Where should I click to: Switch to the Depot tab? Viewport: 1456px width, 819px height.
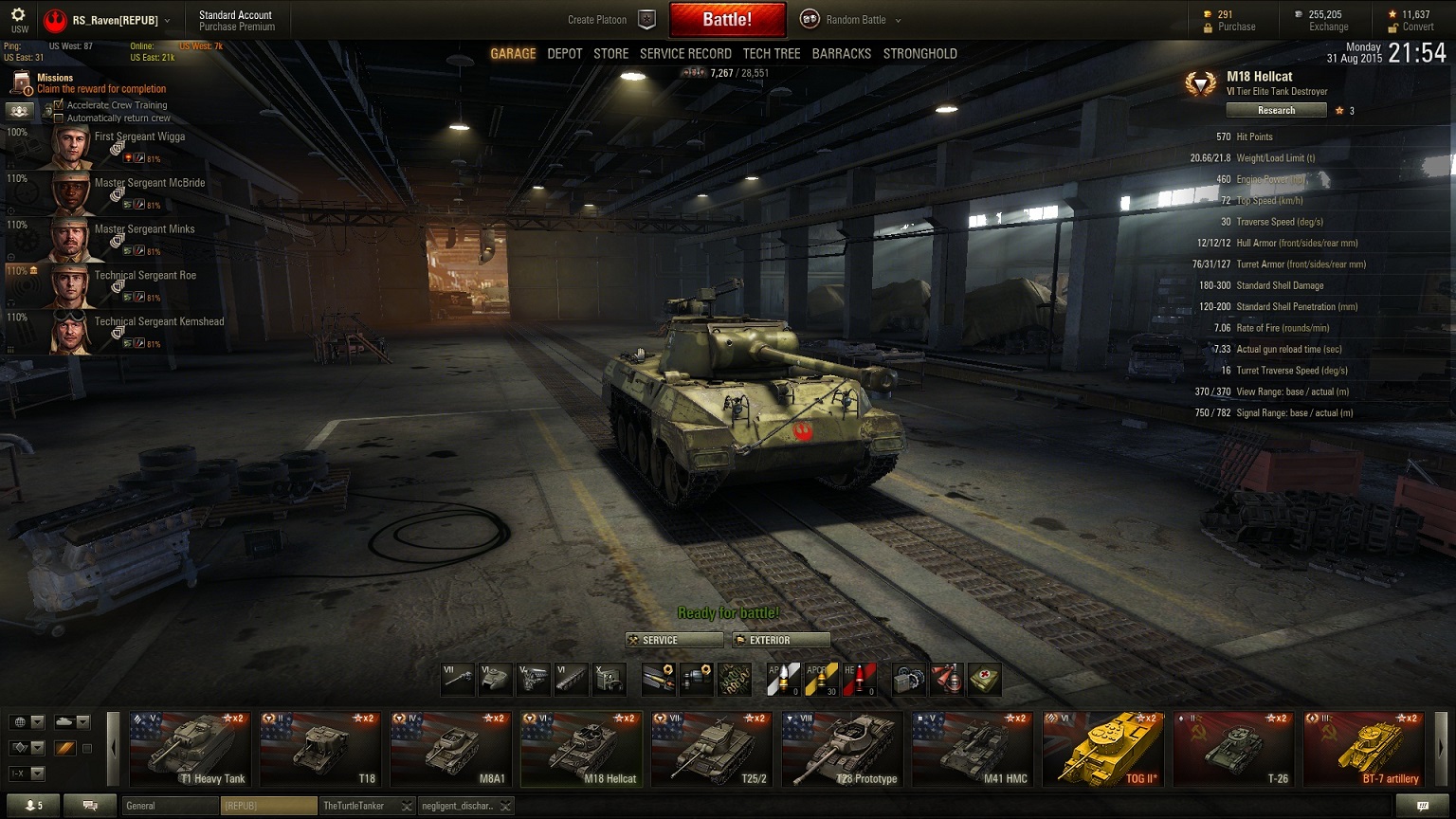coord(565,54)
